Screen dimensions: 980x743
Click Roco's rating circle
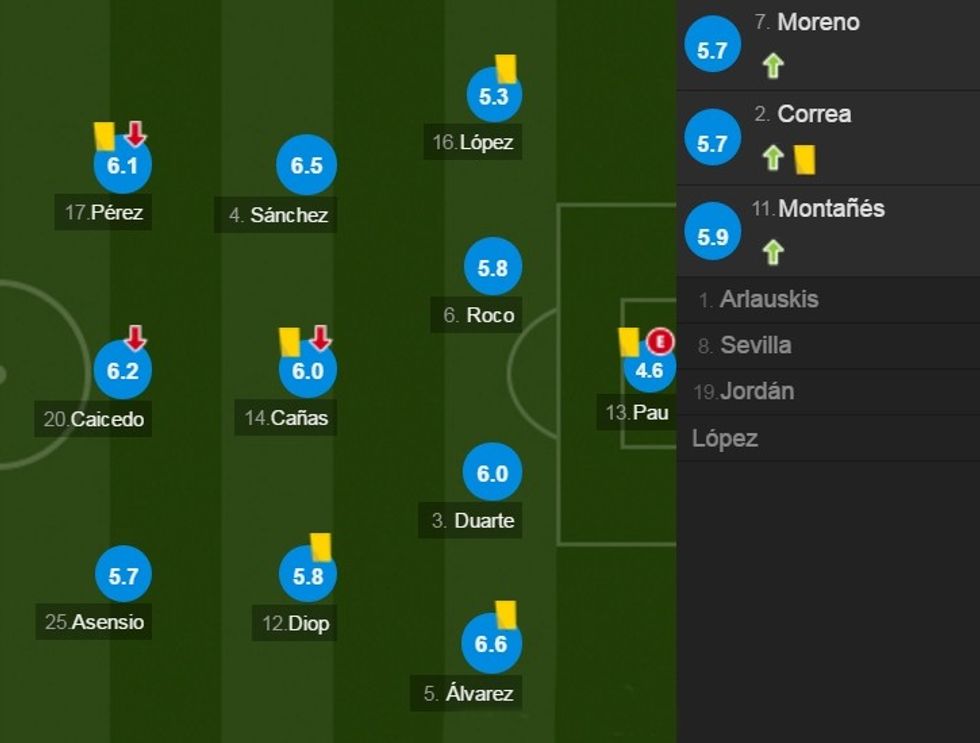(x=493, y=268)
